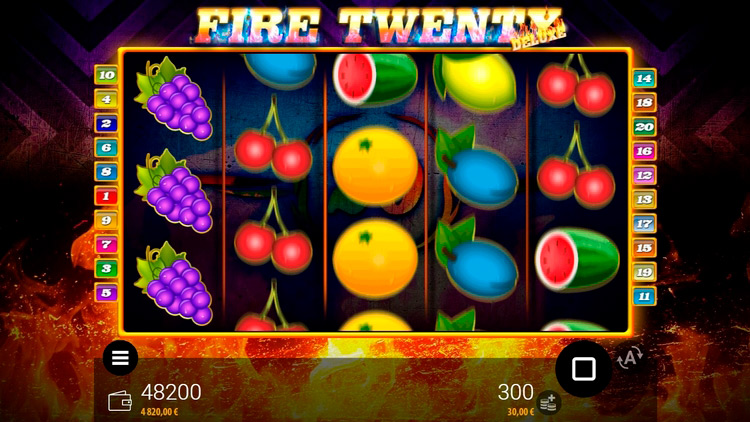
Task: Choose payline marker number 13
Action: pos(644,199)
